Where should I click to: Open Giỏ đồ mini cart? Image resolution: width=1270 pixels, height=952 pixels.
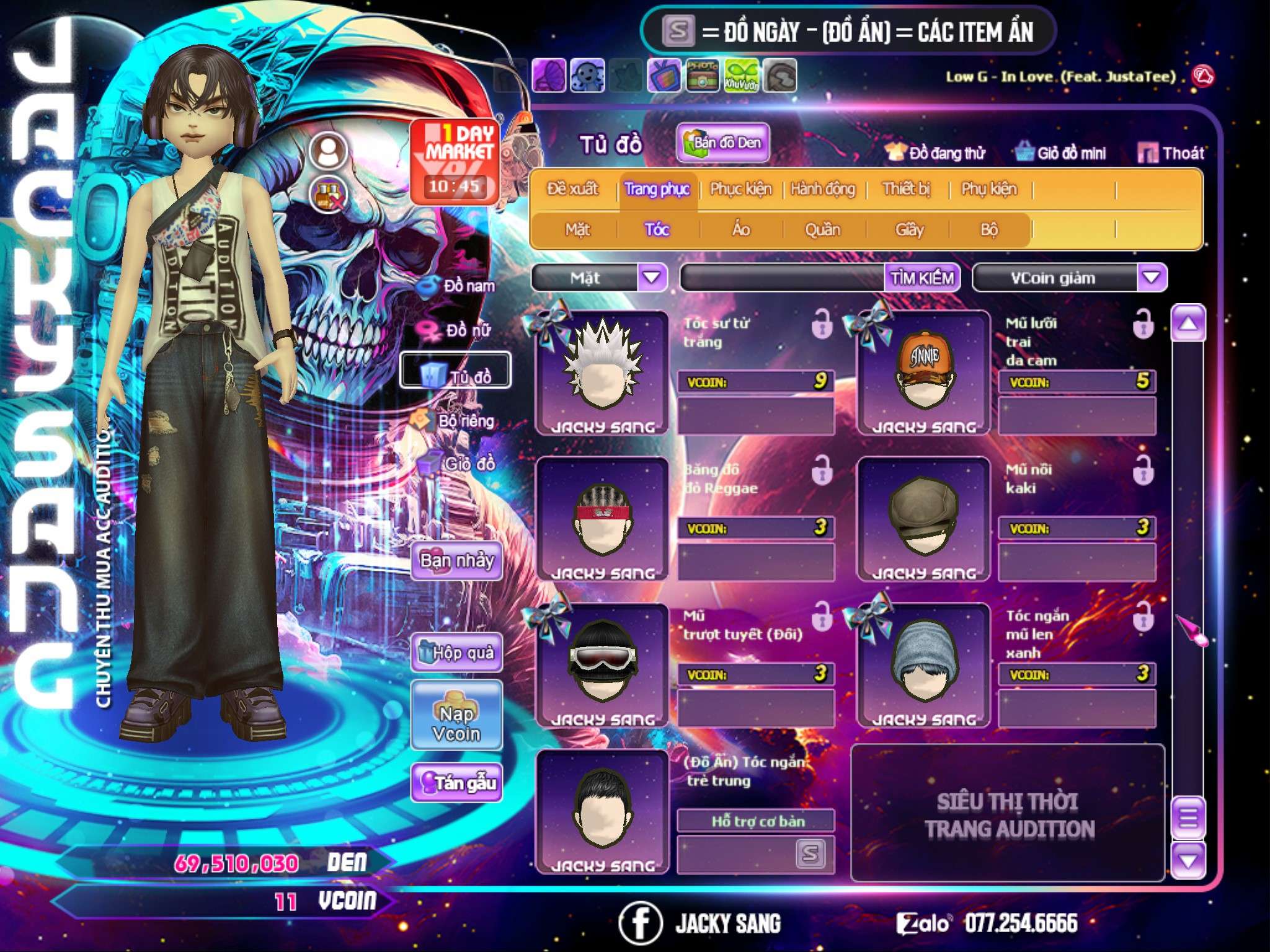pos(1061,153)
